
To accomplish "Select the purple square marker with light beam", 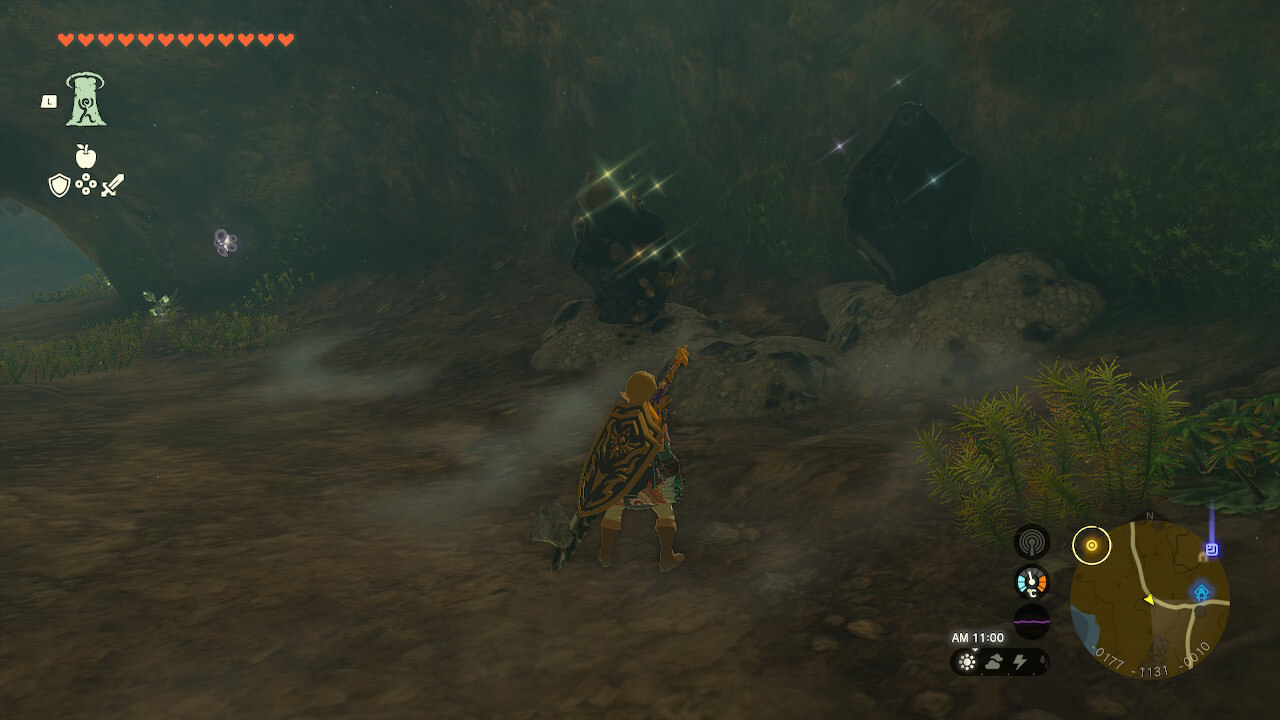I will [1212, 549].
